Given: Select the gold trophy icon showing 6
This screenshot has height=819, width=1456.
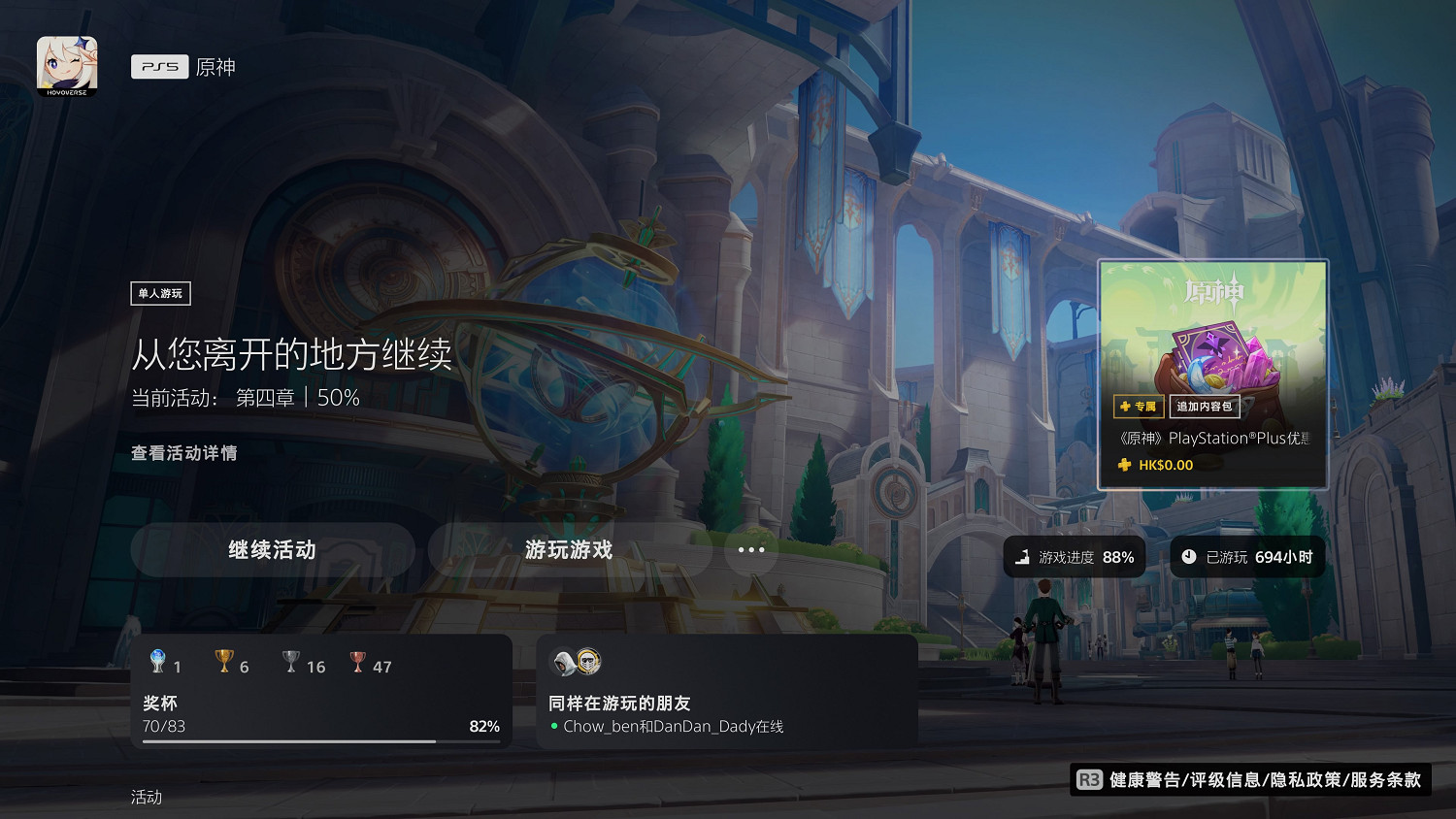Looking at the screenshot, I should [x=223, y=661].
